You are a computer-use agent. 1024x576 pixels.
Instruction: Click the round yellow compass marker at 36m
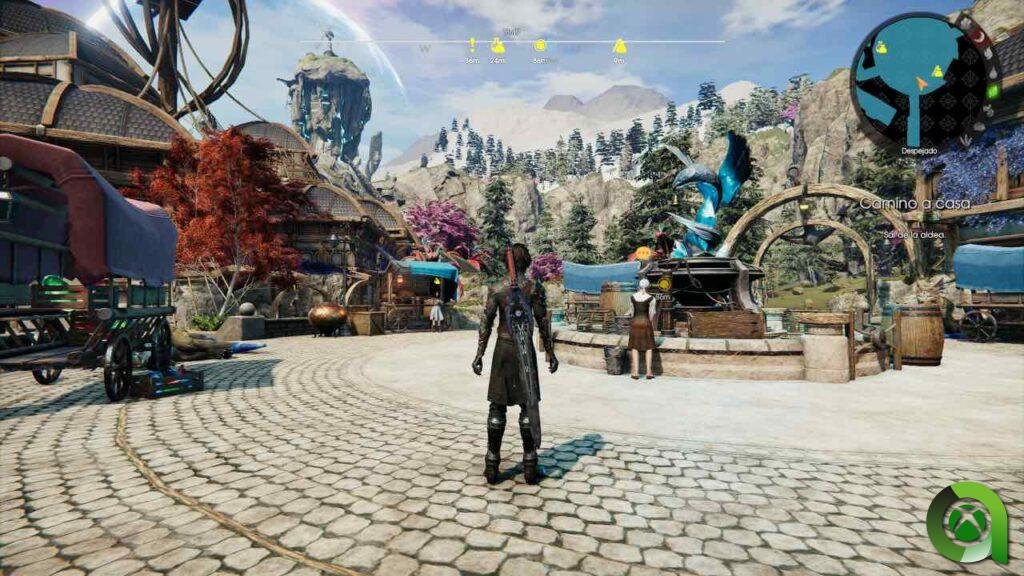[540, 46]
